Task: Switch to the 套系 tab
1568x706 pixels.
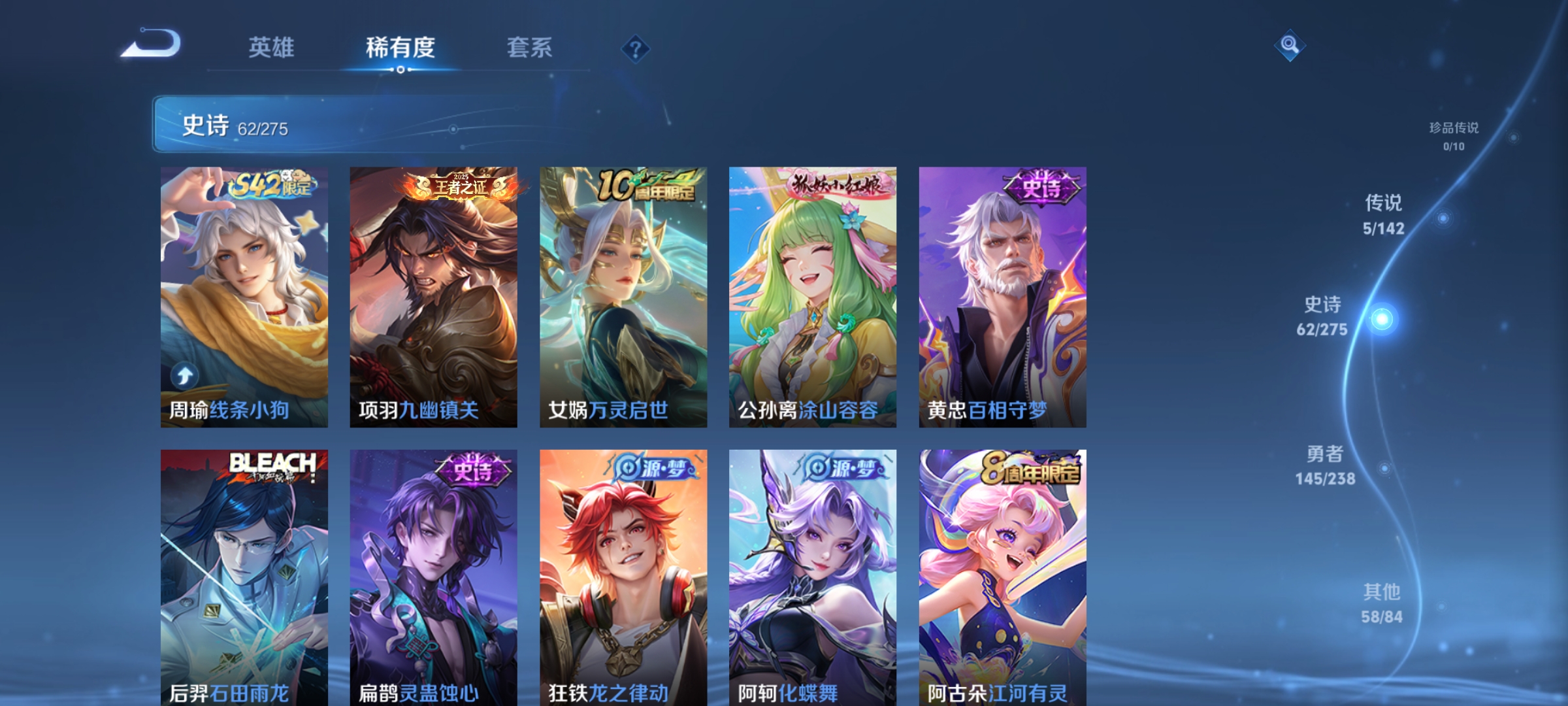Action: pyautogui.click(x=531, y=48)
